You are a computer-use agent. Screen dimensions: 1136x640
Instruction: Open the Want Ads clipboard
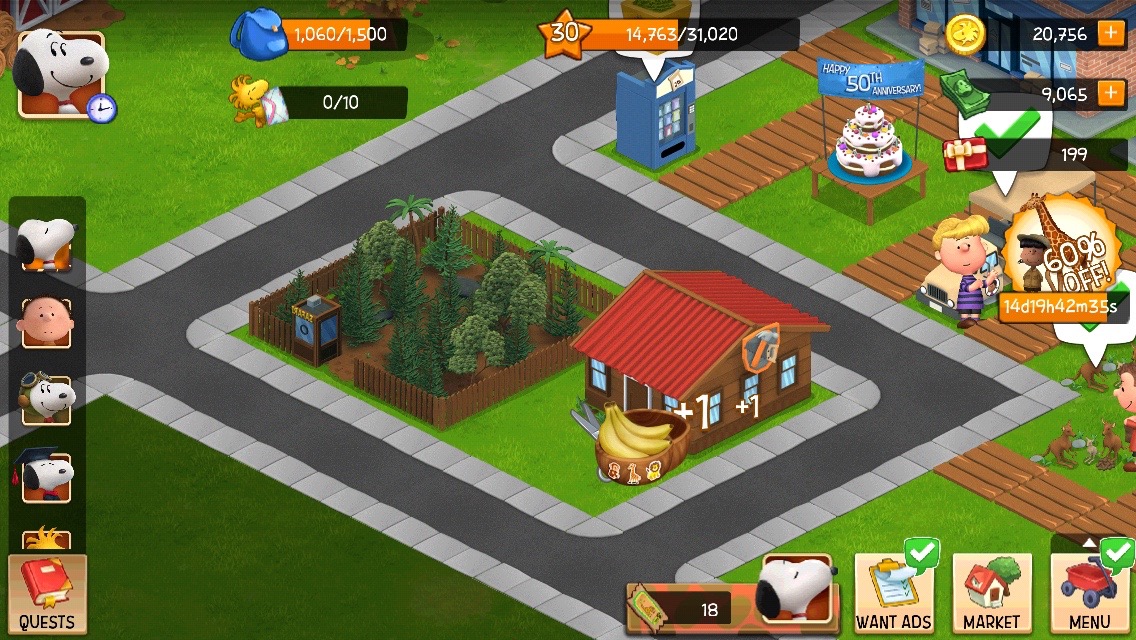point(894,592)
